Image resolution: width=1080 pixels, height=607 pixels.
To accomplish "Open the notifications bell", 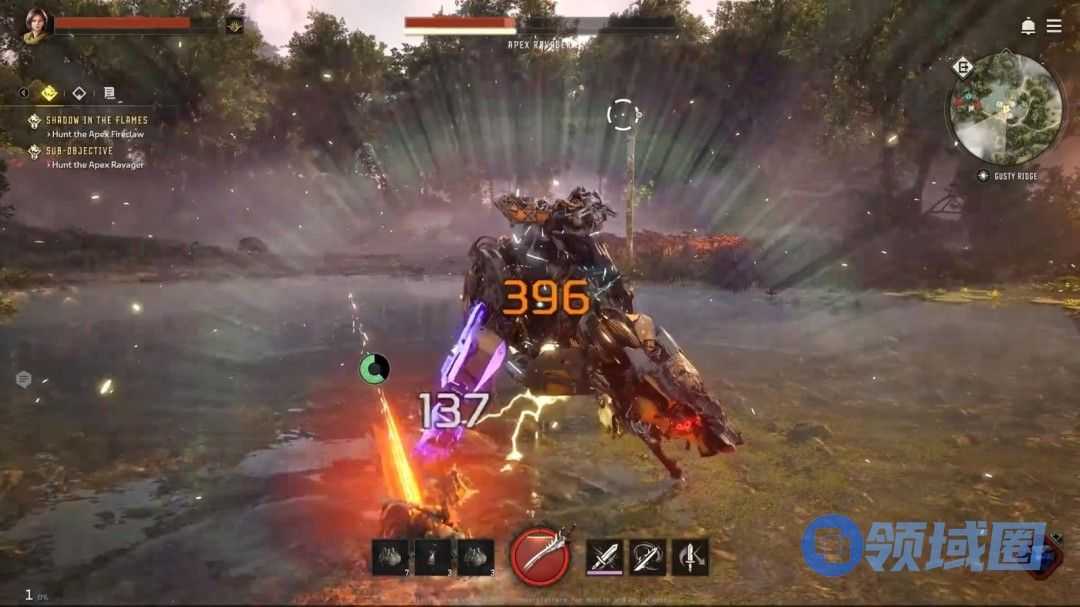I will click(1028, 26).
